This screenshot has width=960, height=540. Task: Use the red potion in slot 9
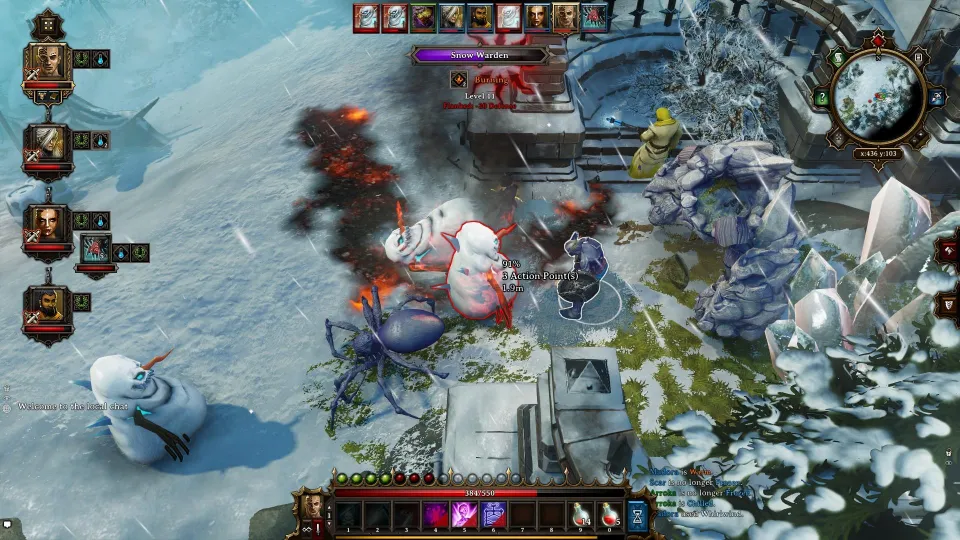(581, 514)
